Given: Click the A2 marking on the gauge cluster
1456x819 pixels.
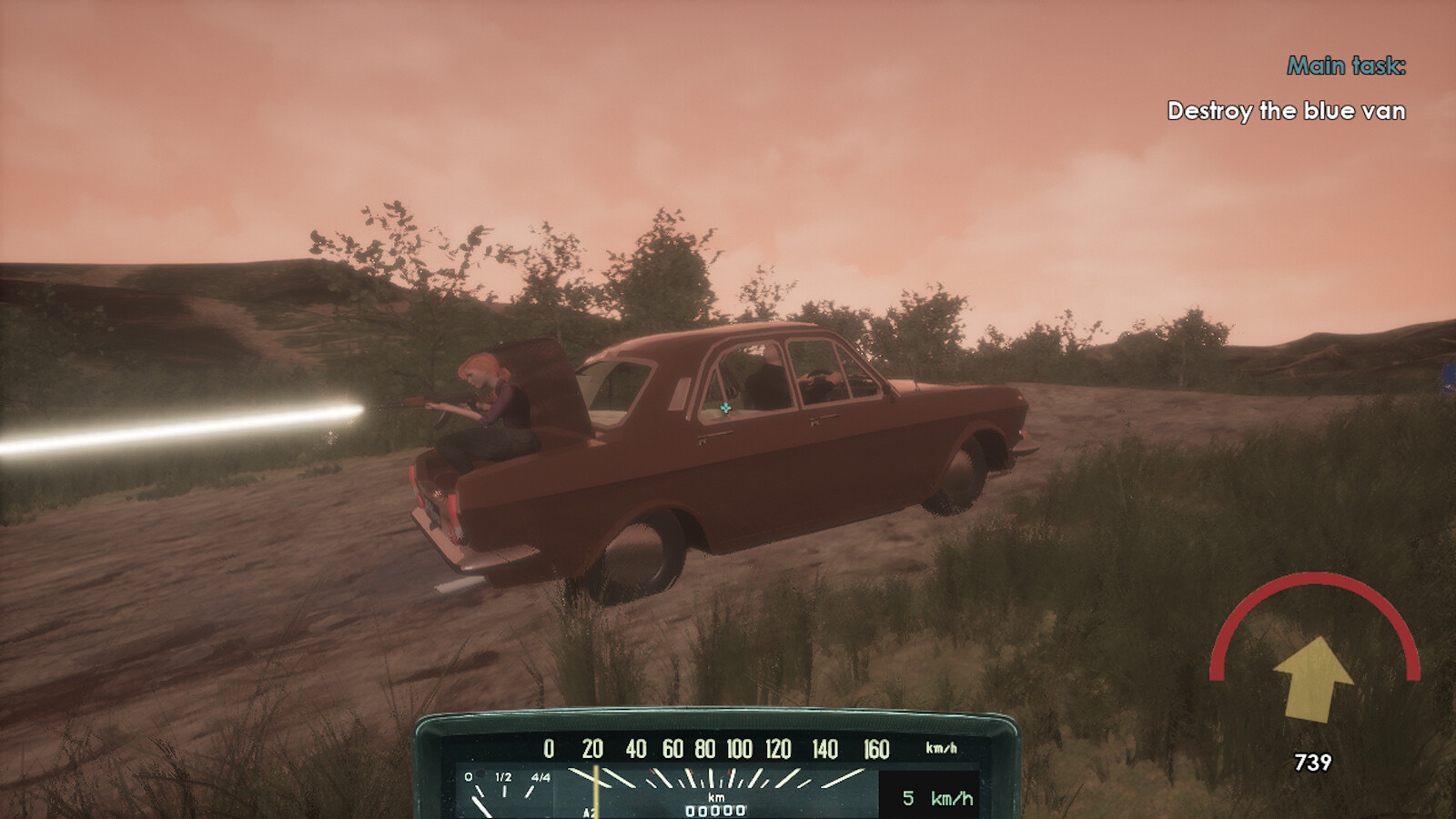Looking at the screenshot, I should [588, 810].
